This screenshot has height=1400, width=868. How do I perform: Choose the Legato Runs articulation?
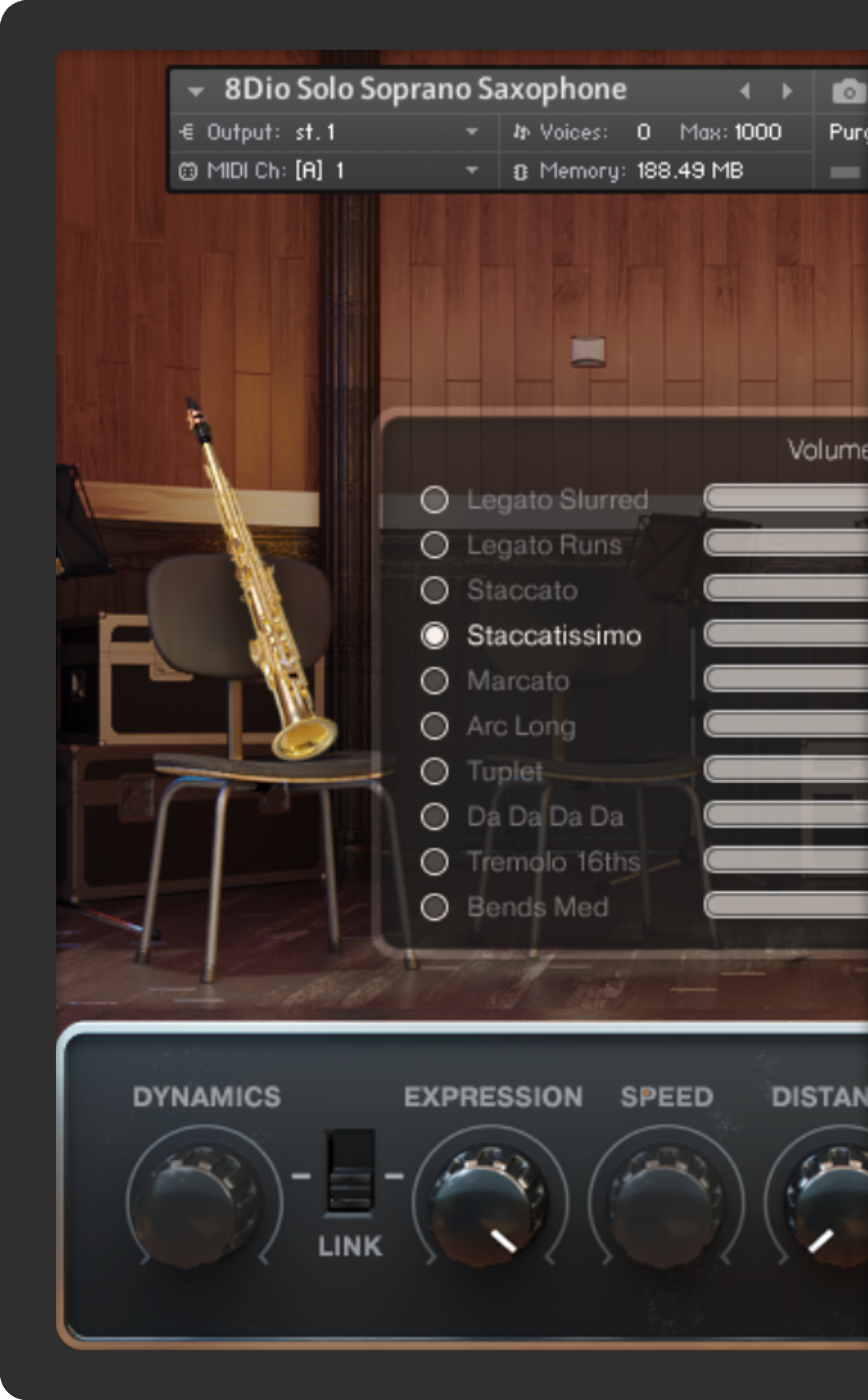click(434, 545)
